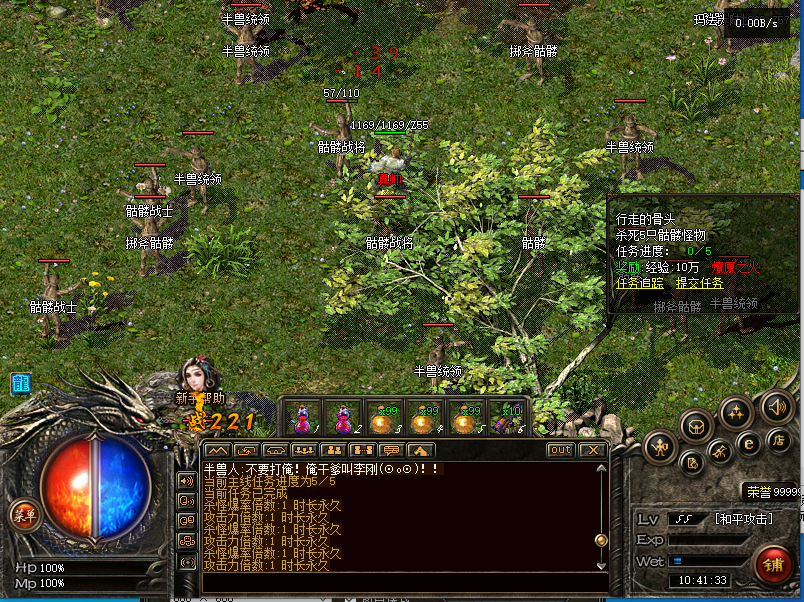
Task: Click 提交任务 to submit the quest
Action: click(x=699, y=283)
